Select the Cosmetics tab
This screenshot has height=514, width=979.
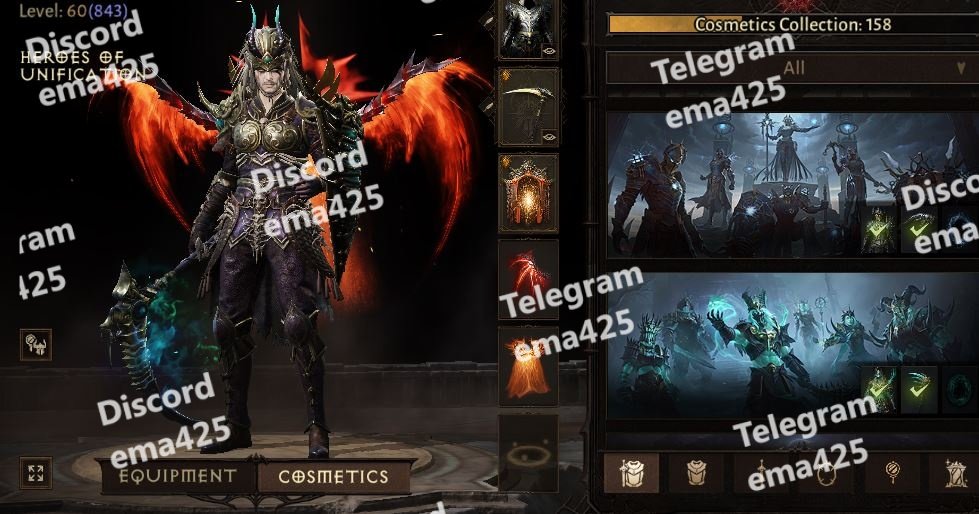click(333, 477)
